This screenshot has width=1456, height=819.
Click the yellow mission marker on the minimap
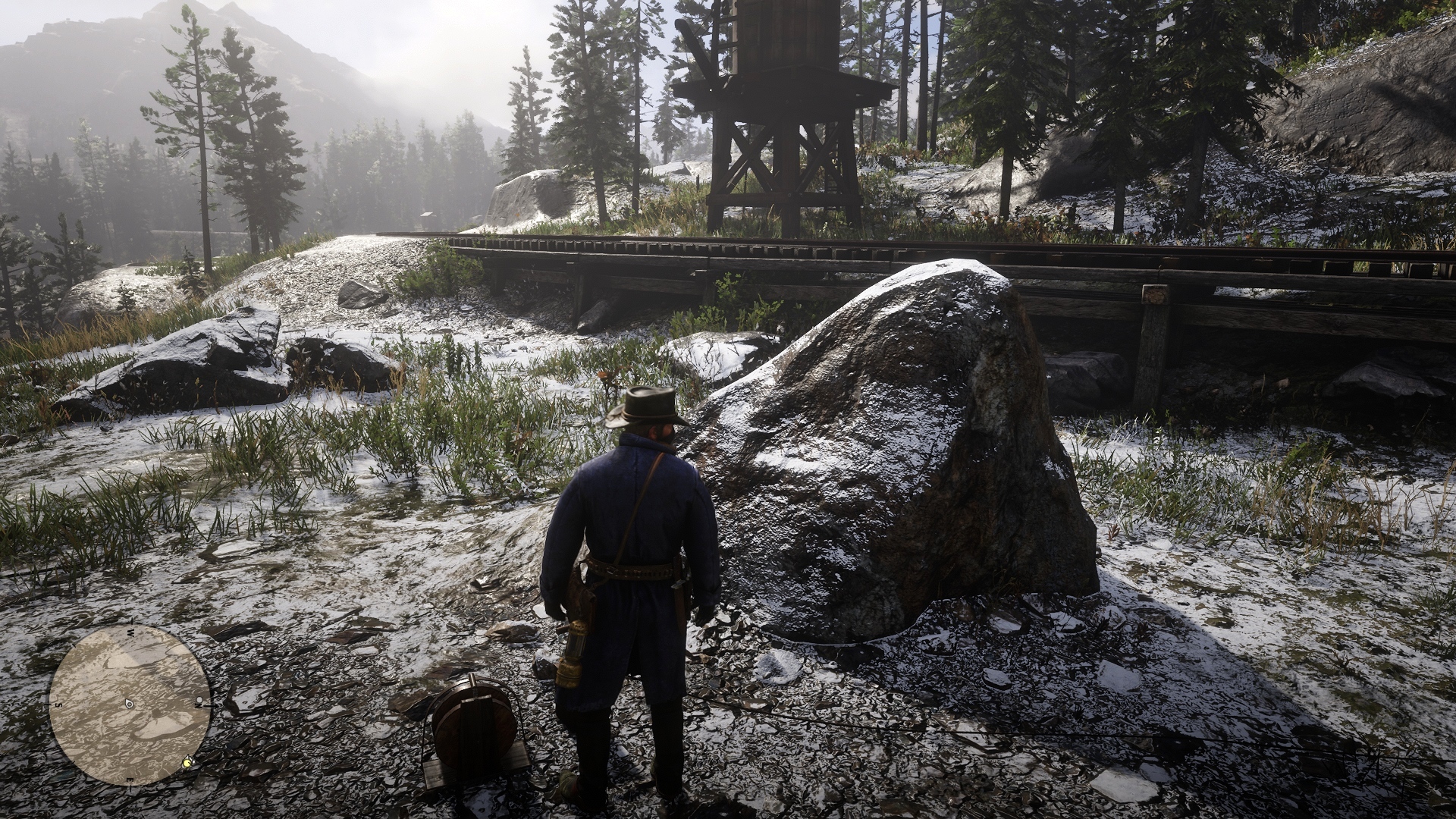pyautogui.click(x=187, y=761)
